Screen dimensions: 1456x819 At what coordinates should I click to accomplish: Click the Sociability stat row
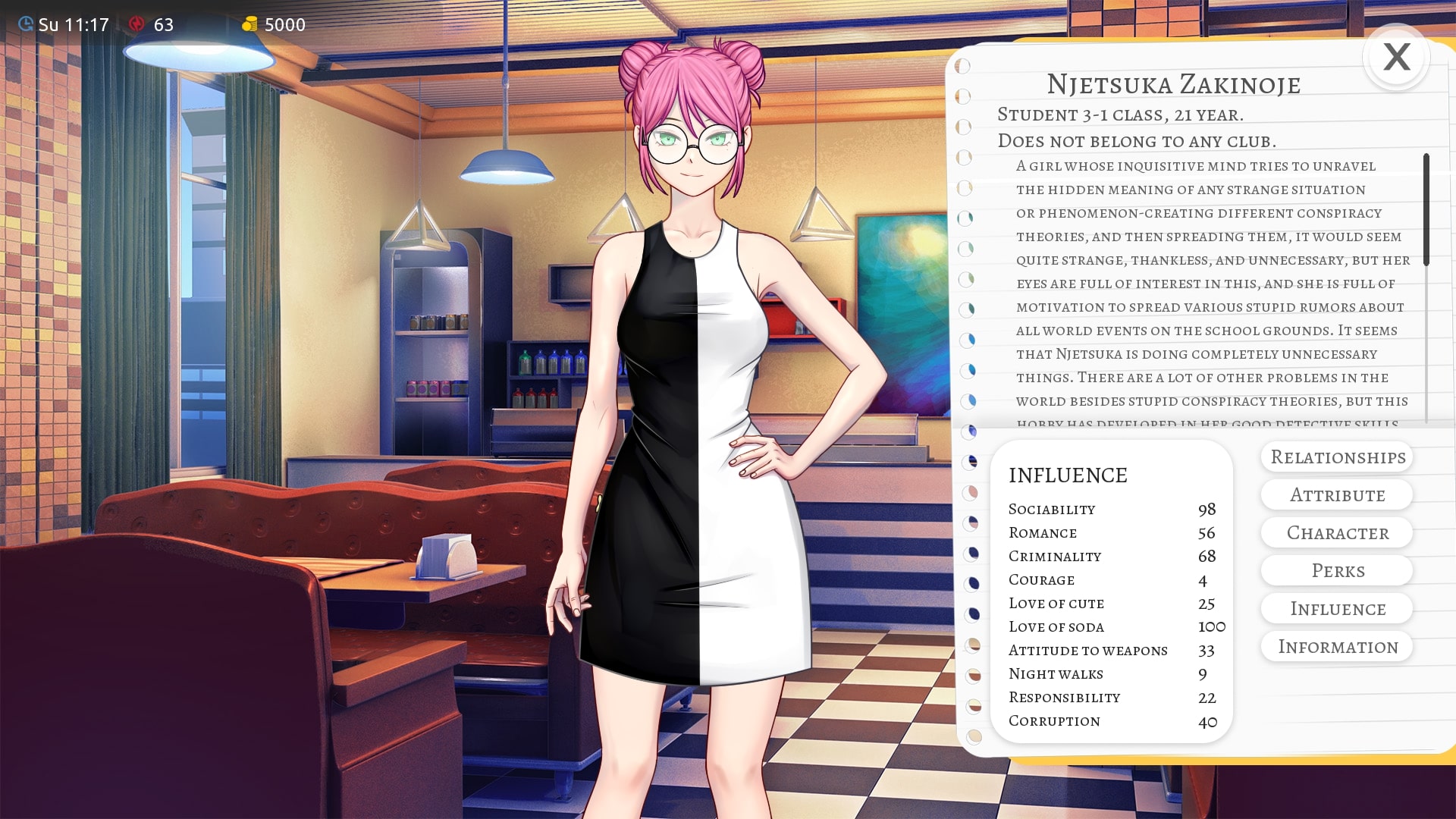1053,509
